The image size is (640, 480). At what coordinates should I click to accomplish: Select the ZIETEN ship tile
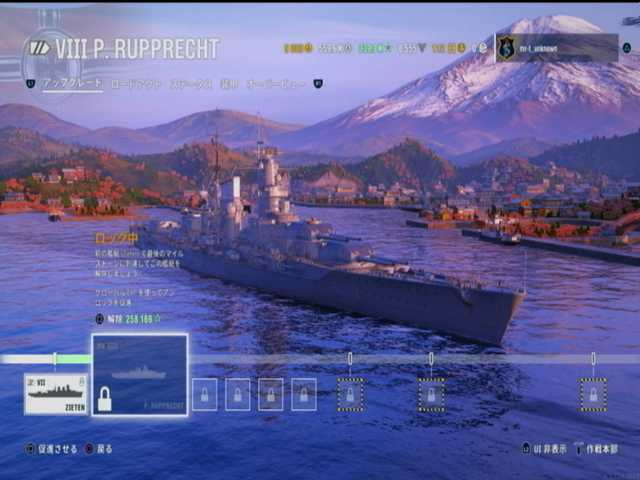point(56,393)
